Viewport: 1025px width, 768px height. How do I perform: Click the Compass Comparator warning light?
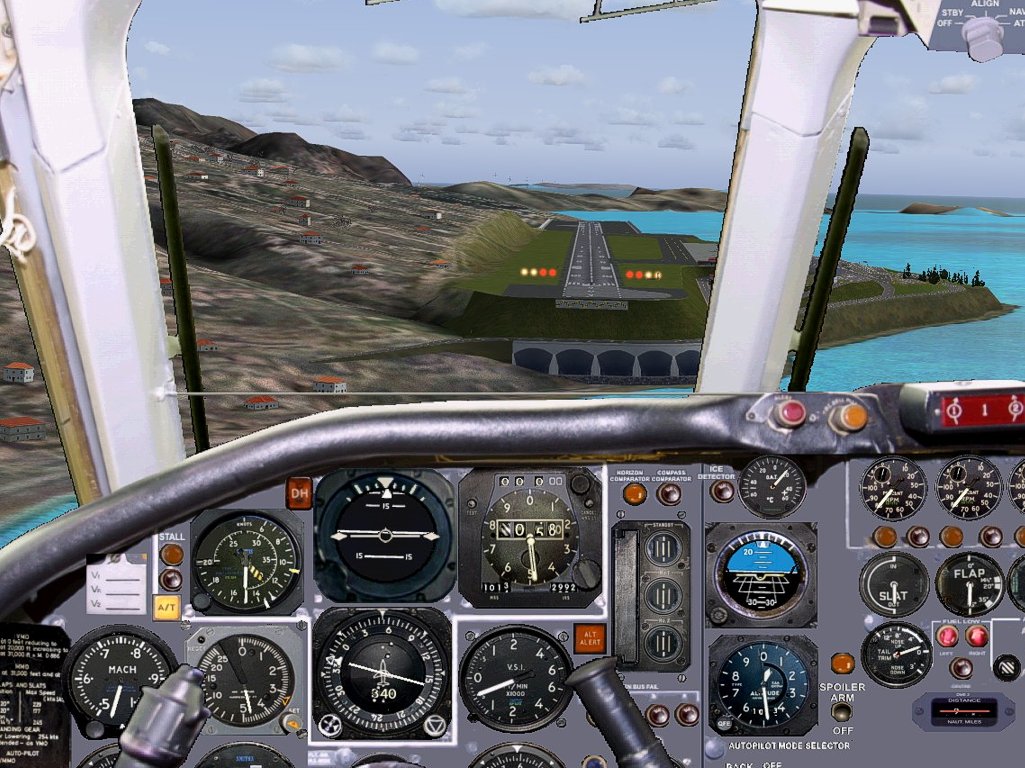[x=669, y=493]
